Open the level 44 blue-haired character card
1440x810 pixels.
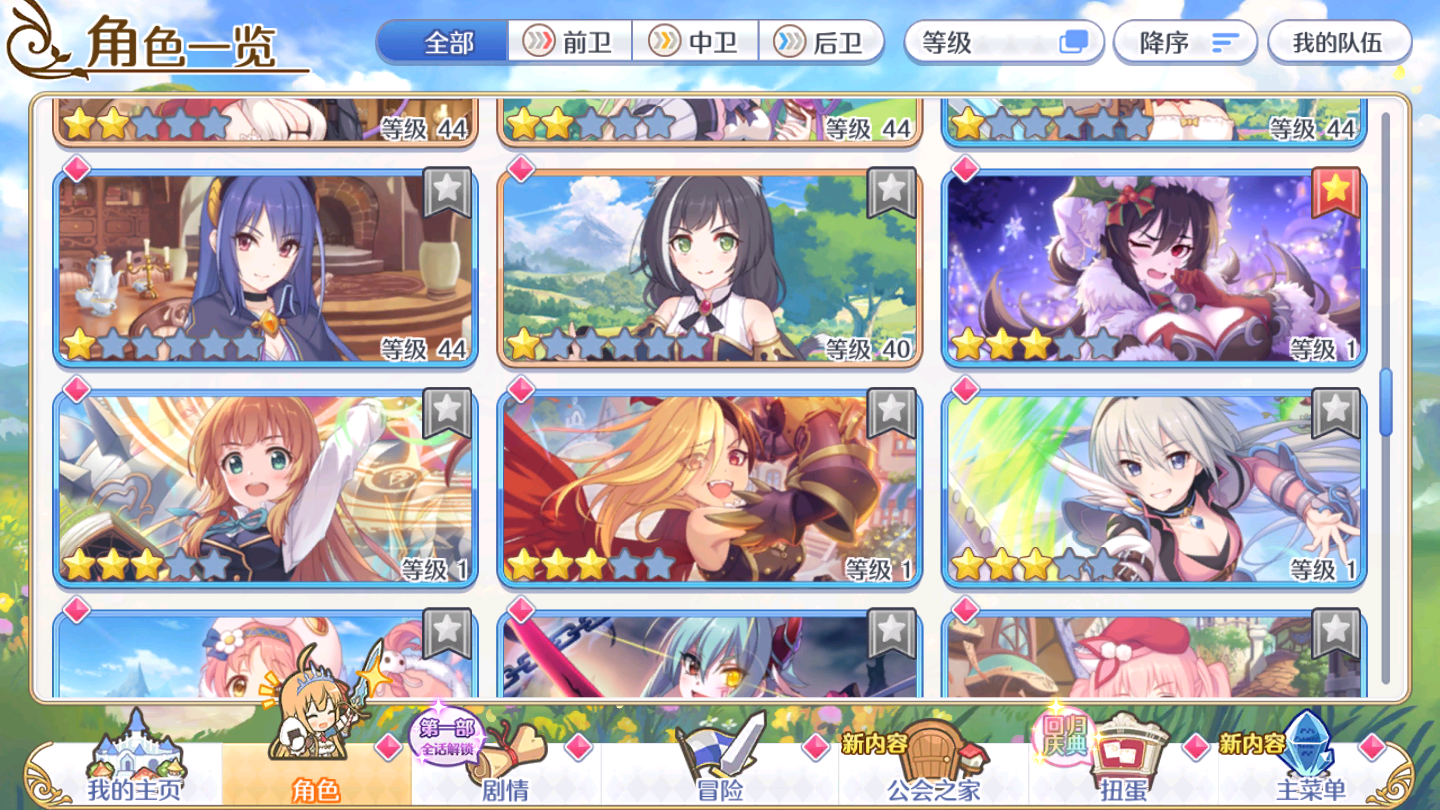[265, 265]
